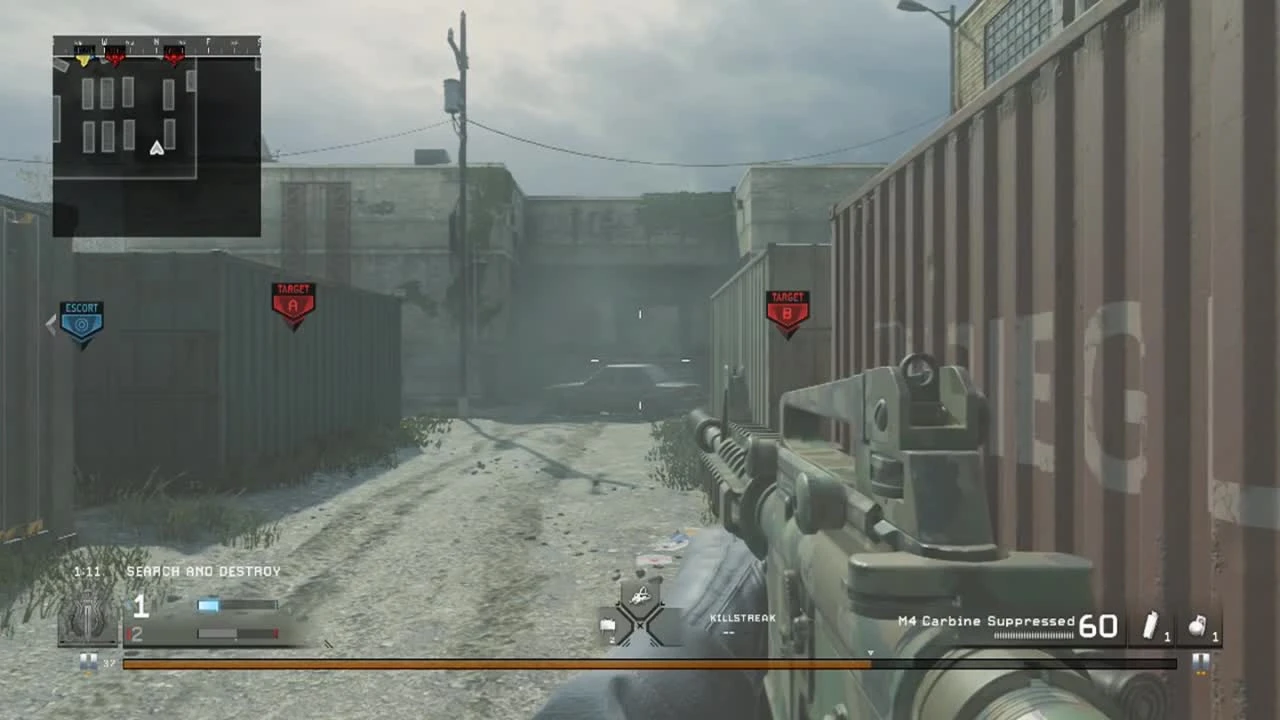Viewport: 1280px width, 720px height.
Task: Click the orange bomb progress bar
Action: pyautogui.click(x=500, y=661)
